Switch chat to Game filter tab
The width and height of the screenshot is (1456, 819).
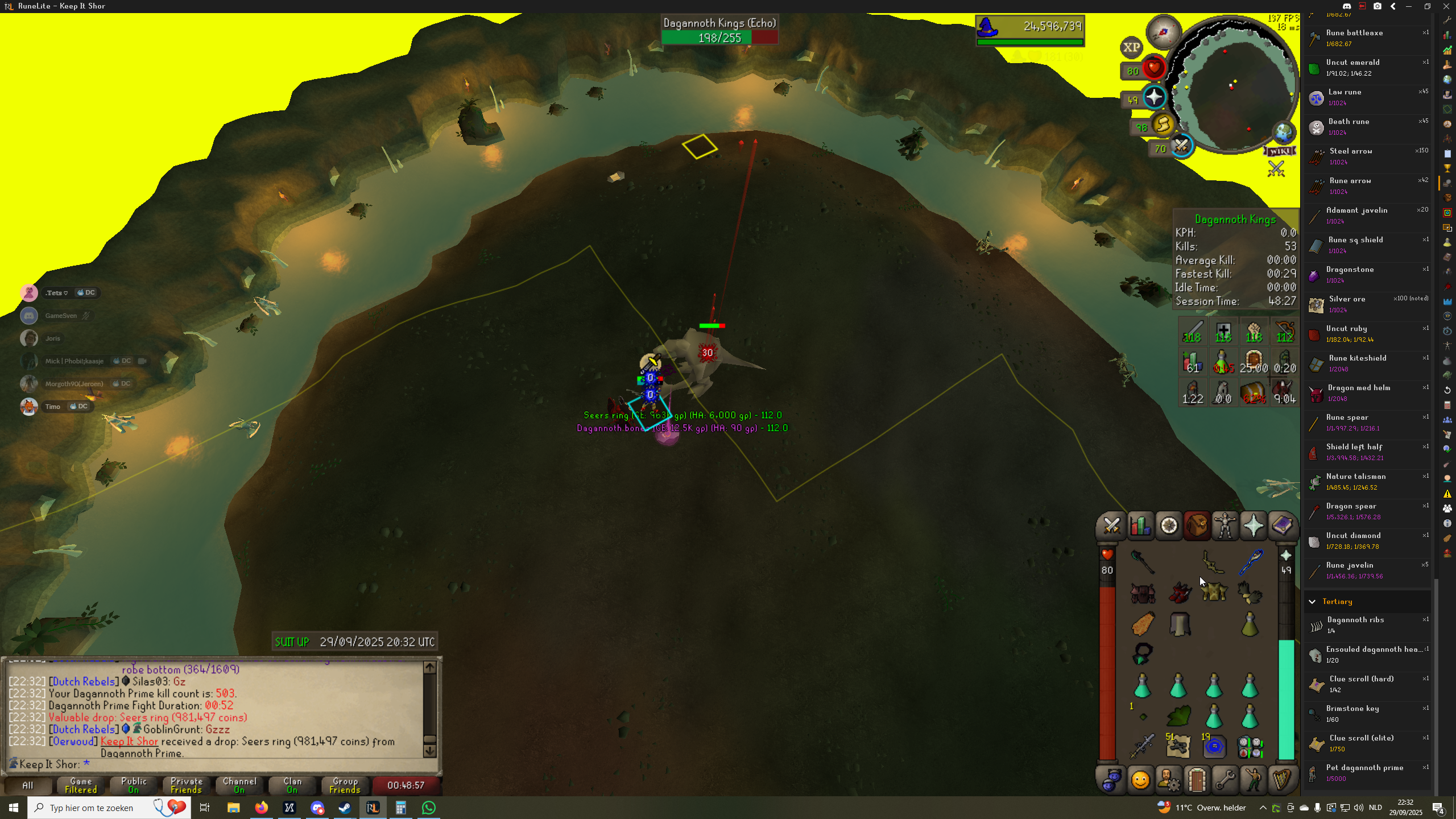pos(81,785)
